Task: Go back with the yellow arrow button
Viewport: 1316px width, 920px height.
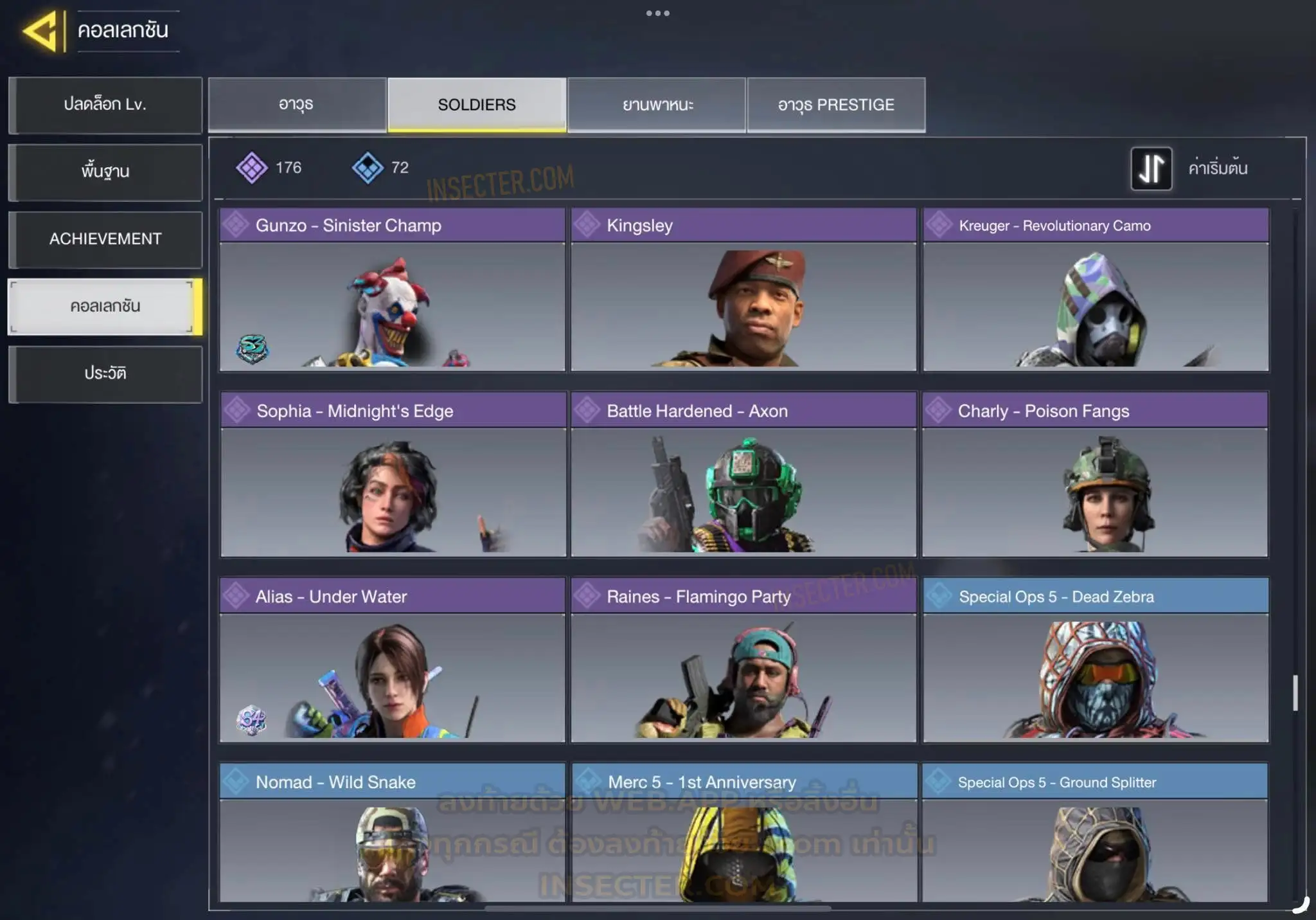Action: click(x=42, y=31)
